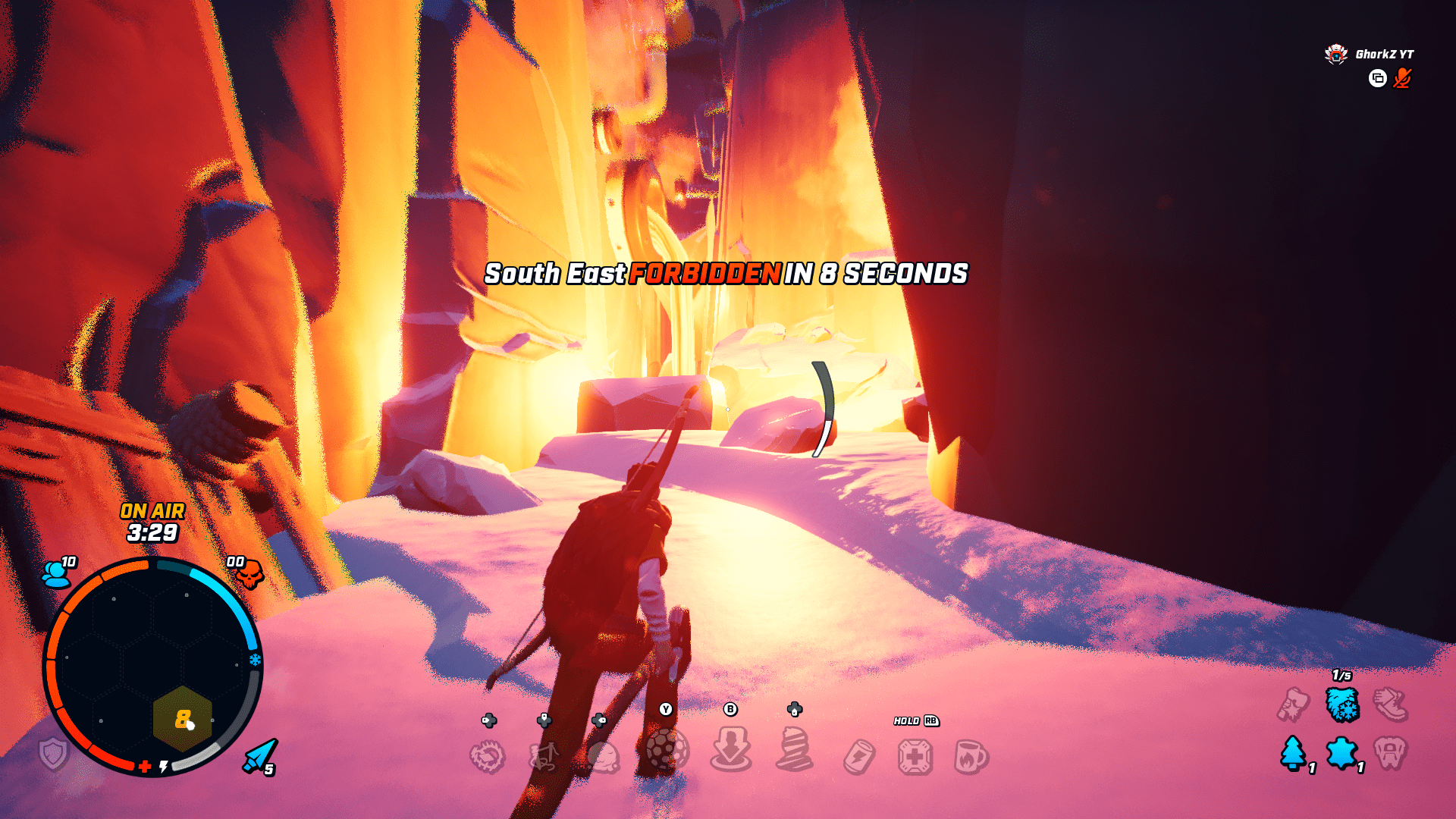This screenshot has height=819, width=1456.
Task: Select the highlighted South East hex zone
Action: [182, 719]
